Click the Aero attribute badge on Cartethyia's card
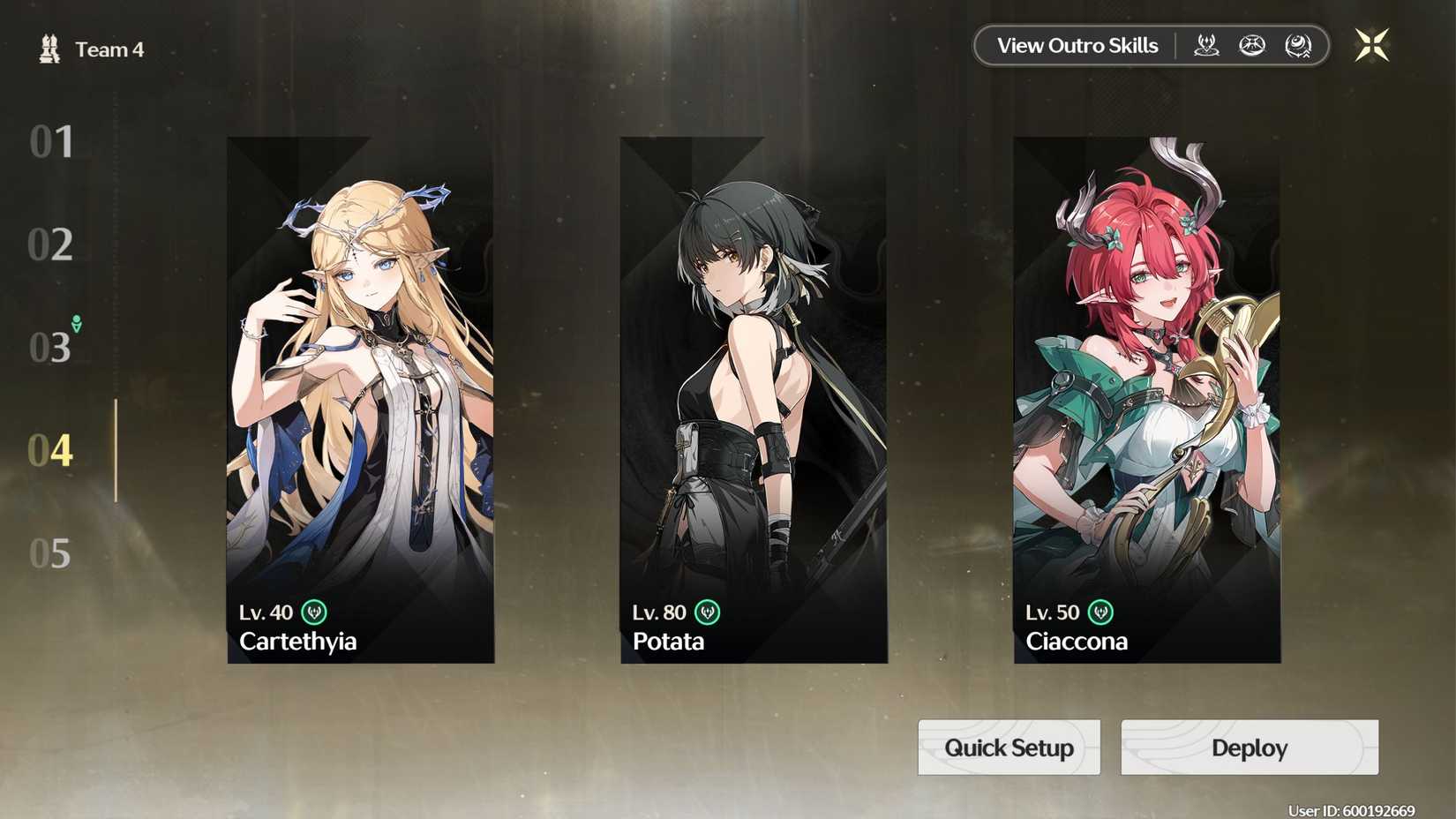The image size is (1456, 819). (x=316, y=612)
